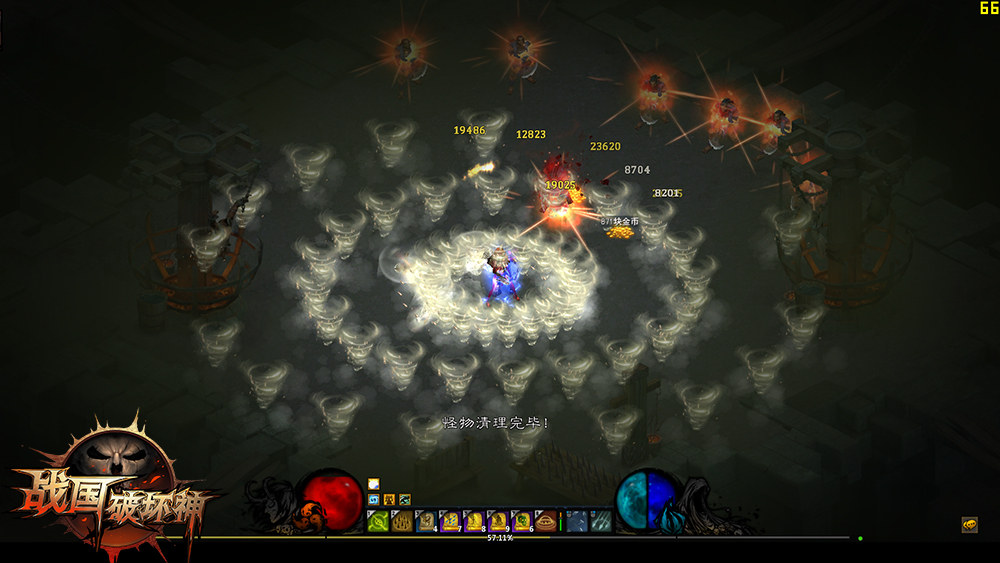
Task: Activate the brown dome-shaped item slot
Action: click(546, 521)
